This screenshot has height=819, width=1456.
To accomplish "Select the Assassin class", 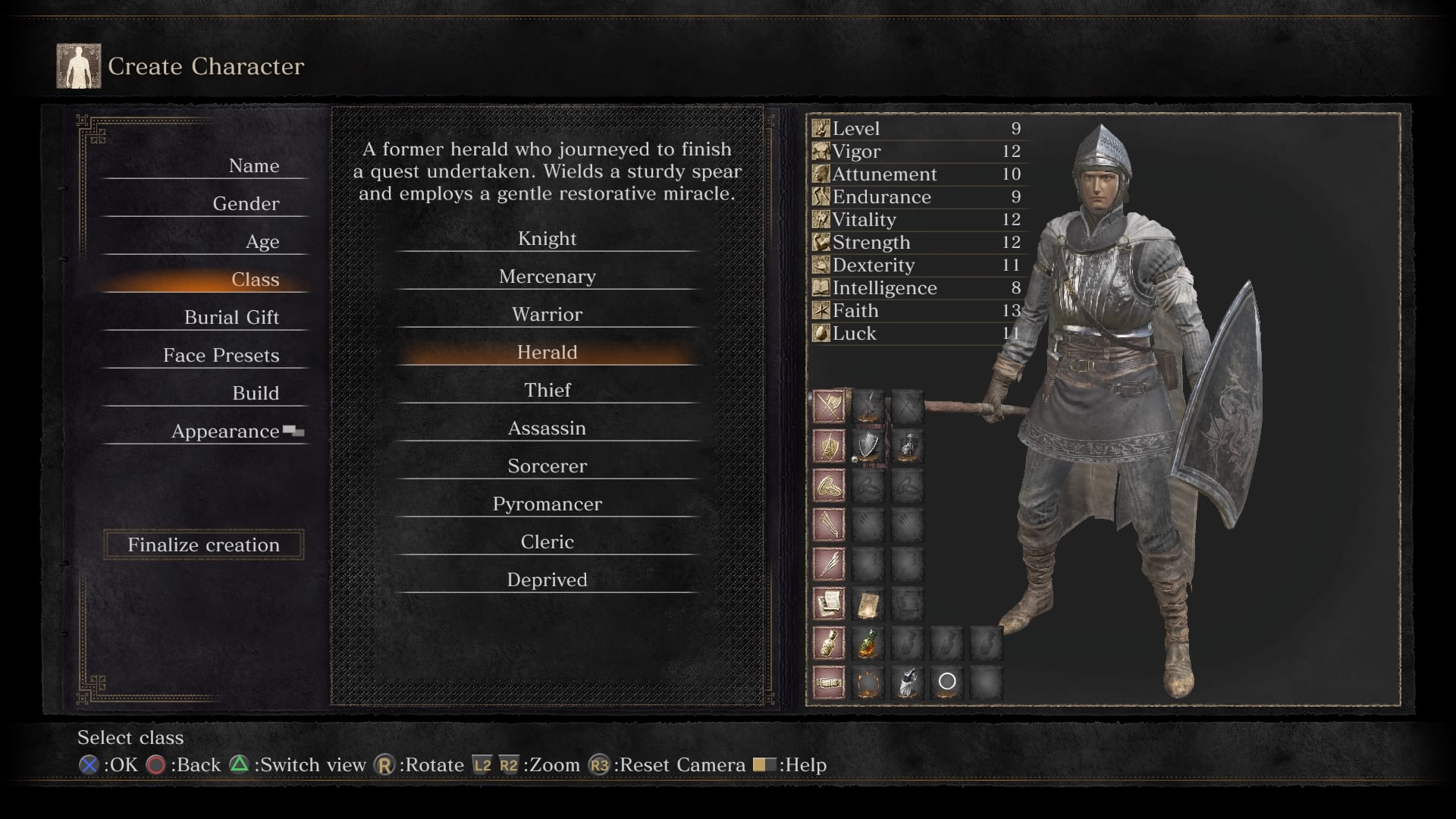I will tap(547, 428).
